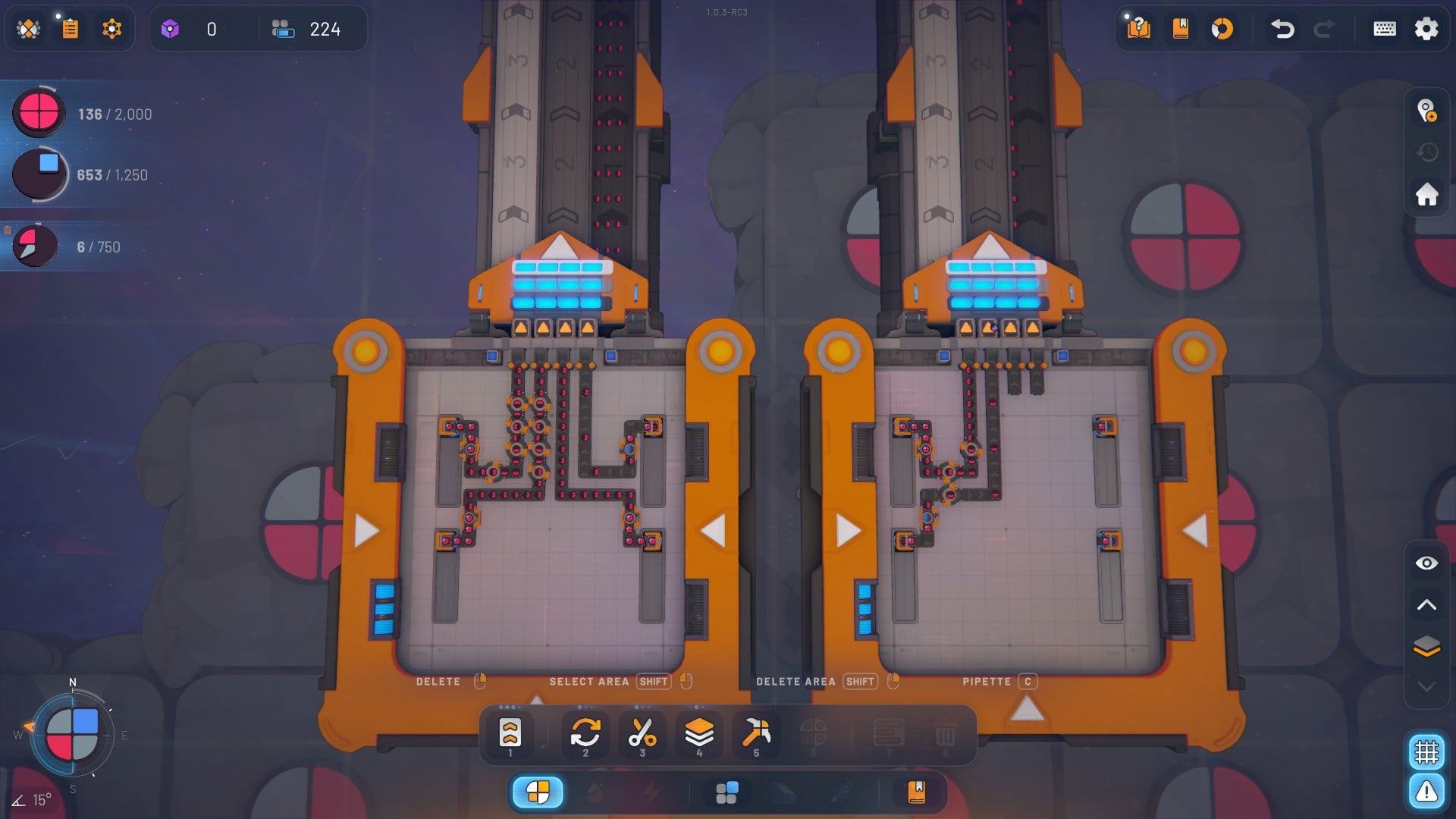The height and width of the screenshot is (819, 1456).
Task: Open the help book with question mark
Action: [1138, 29]
